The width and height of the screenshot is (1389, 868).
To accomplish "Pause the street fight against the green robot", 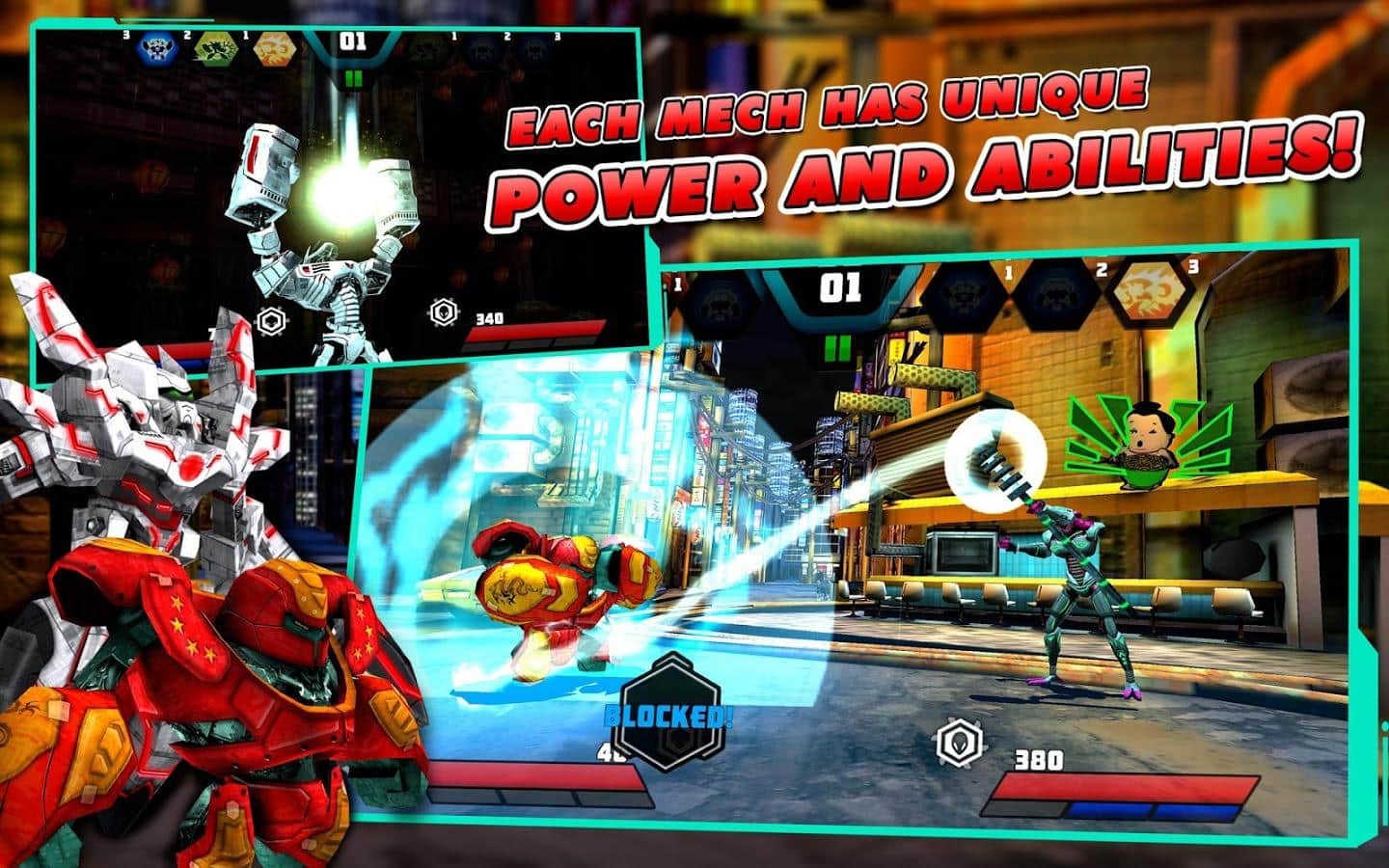I will pyautogui.click(x=839, y=346).
